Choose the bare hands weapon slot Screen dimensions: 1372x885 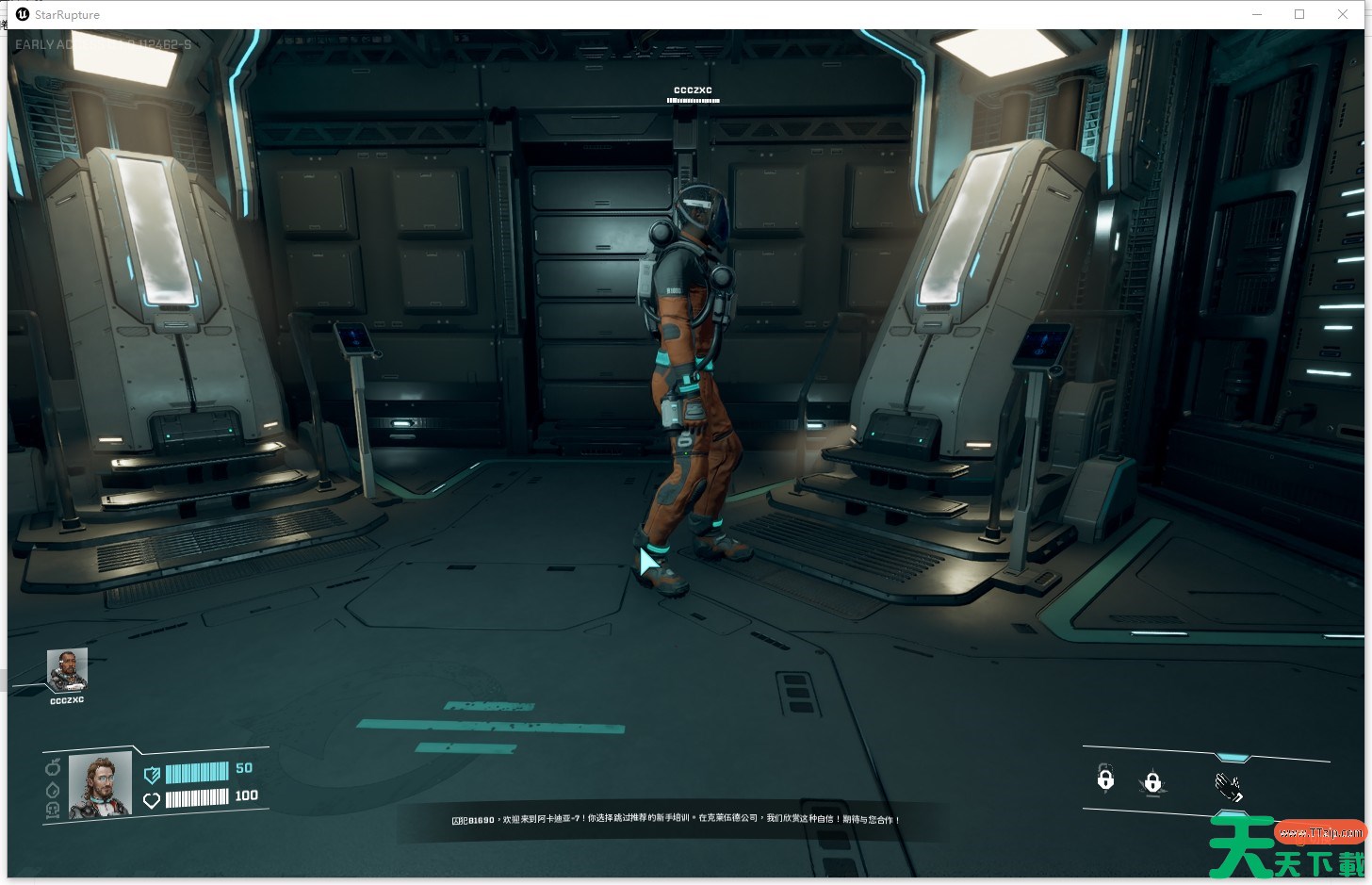(1229, 785)
